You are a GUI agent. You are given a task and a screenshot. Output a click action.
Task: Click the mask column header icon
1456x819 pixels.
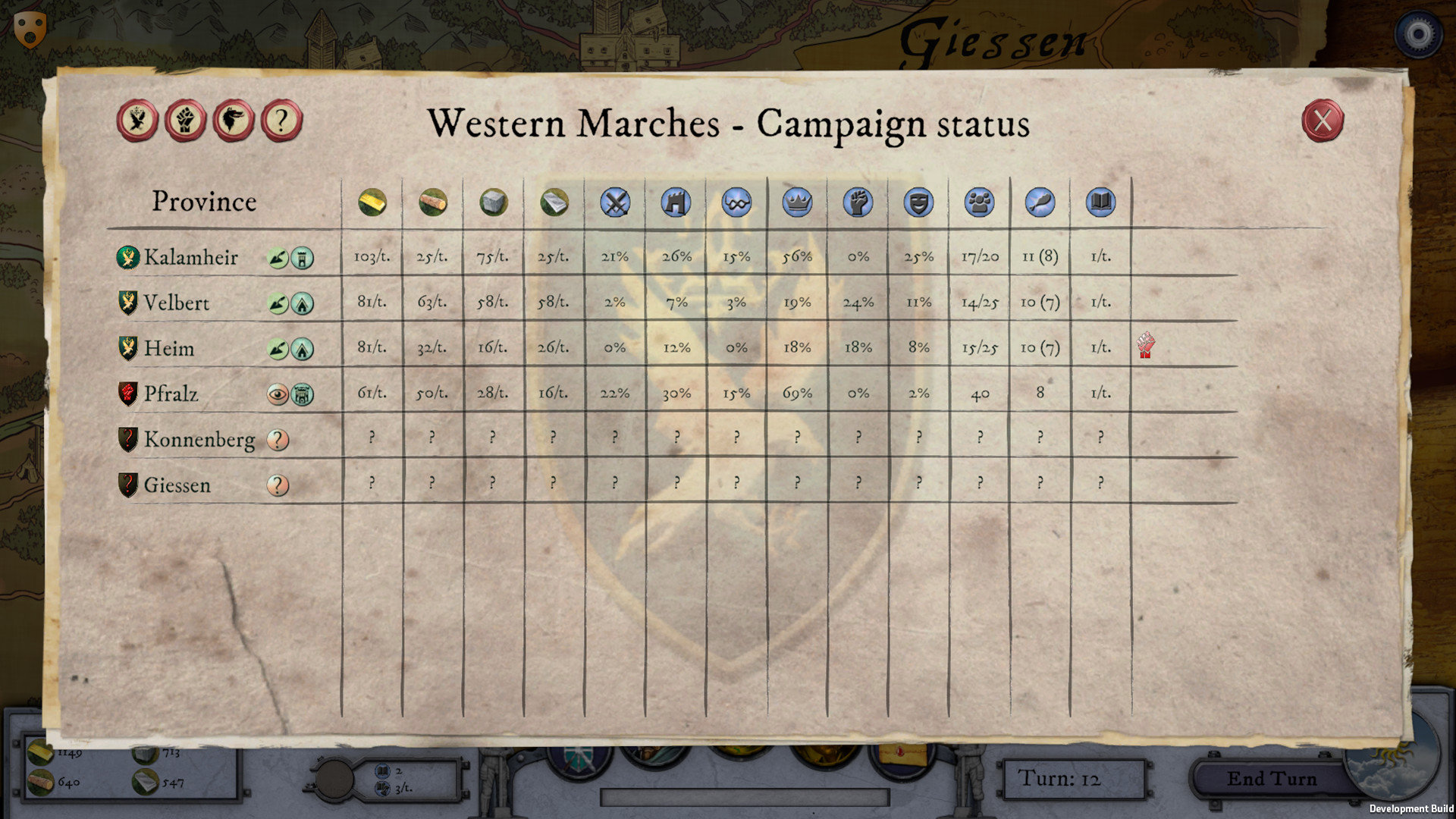(x=918, y=202)
